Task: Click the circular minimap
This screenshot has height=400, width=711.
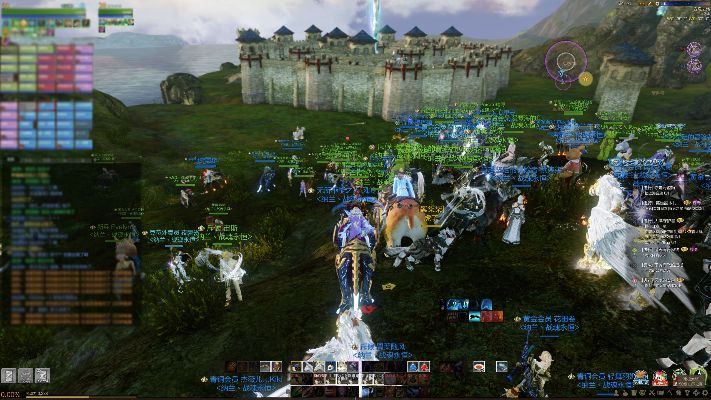Action: [565, 62]
